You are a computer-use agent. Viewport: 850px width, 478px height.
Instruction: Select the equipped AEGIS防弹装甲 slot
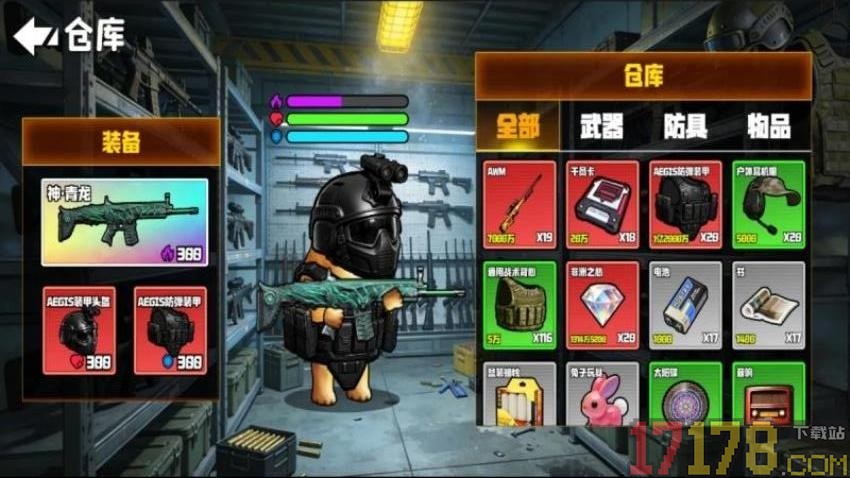click(170, 330)
